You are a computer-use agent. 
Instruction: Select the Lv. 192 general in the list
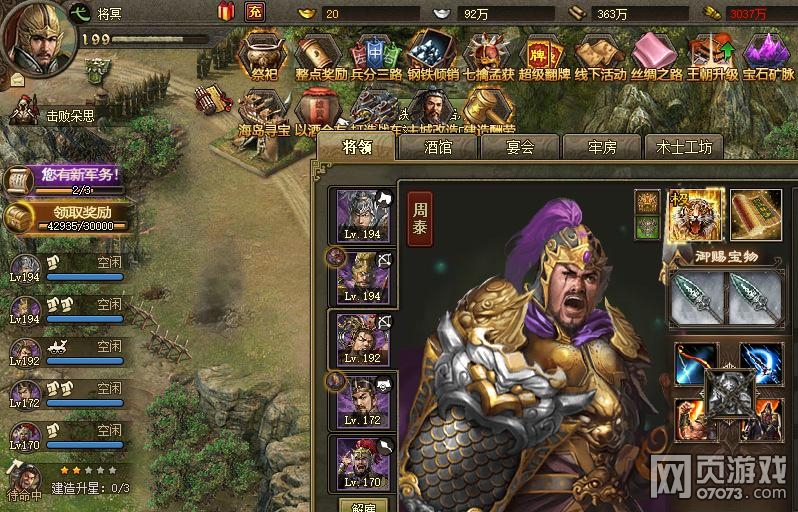click(360, 340)
